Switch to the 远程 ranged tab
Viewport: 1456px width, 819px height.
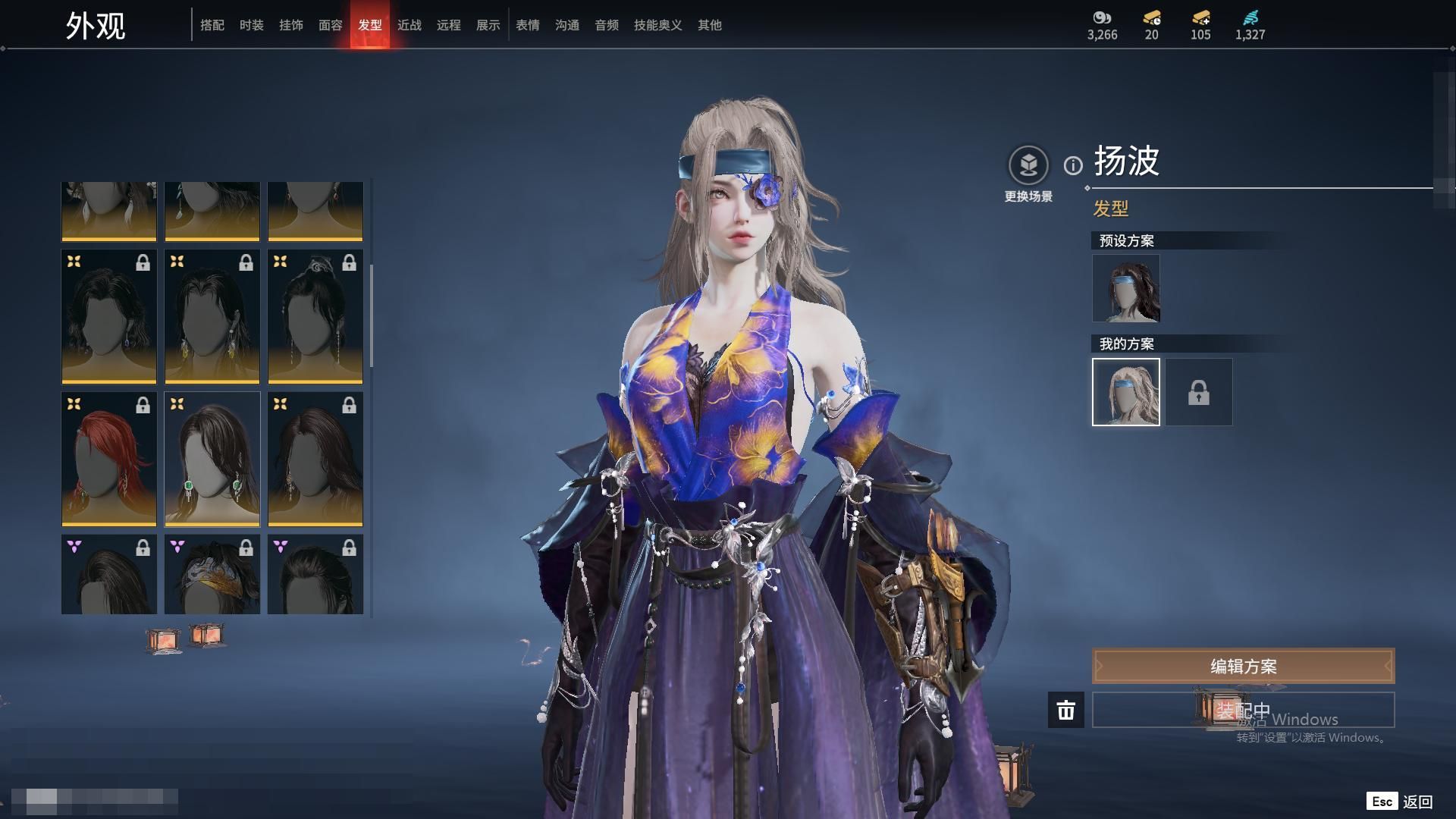[x=448, y=25]
